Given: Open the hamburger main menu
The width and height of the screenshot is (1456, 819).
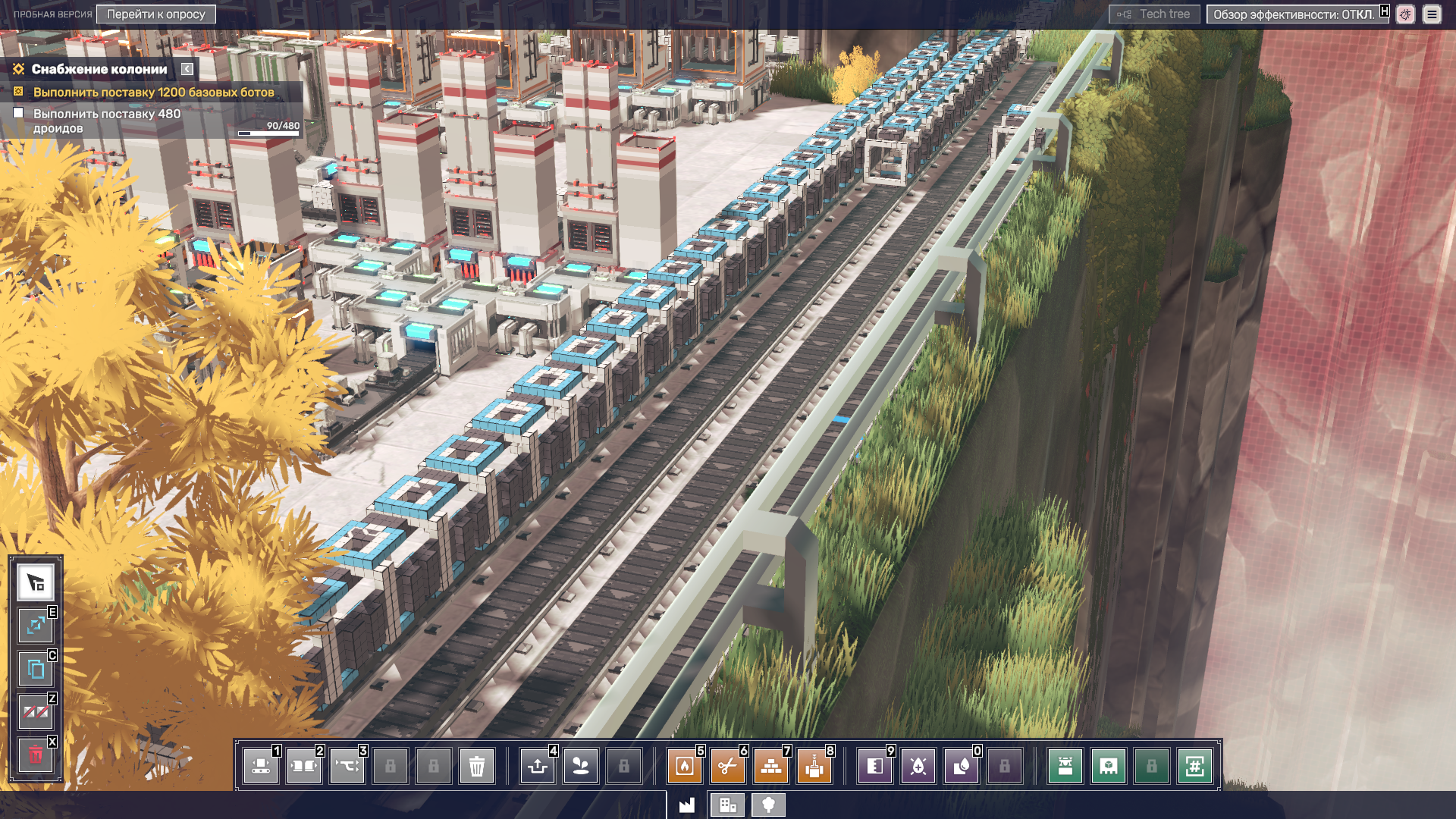Looking at the screenshot, I should 1432,14.
